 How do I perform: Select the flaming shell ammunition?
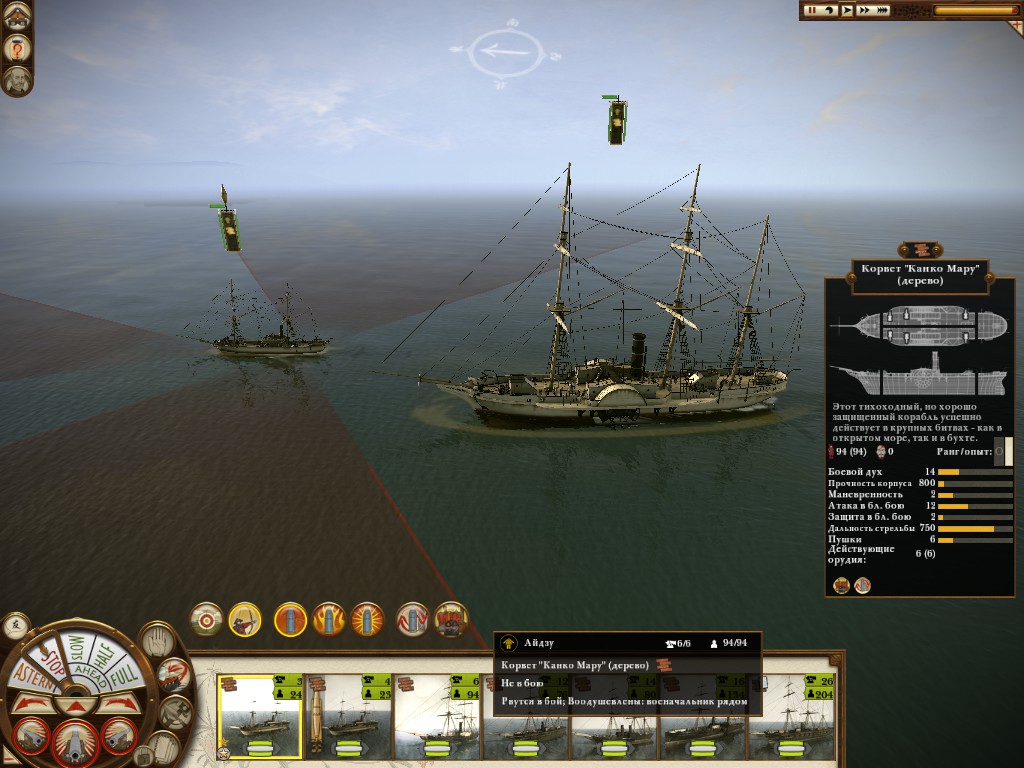click(328, 620)
